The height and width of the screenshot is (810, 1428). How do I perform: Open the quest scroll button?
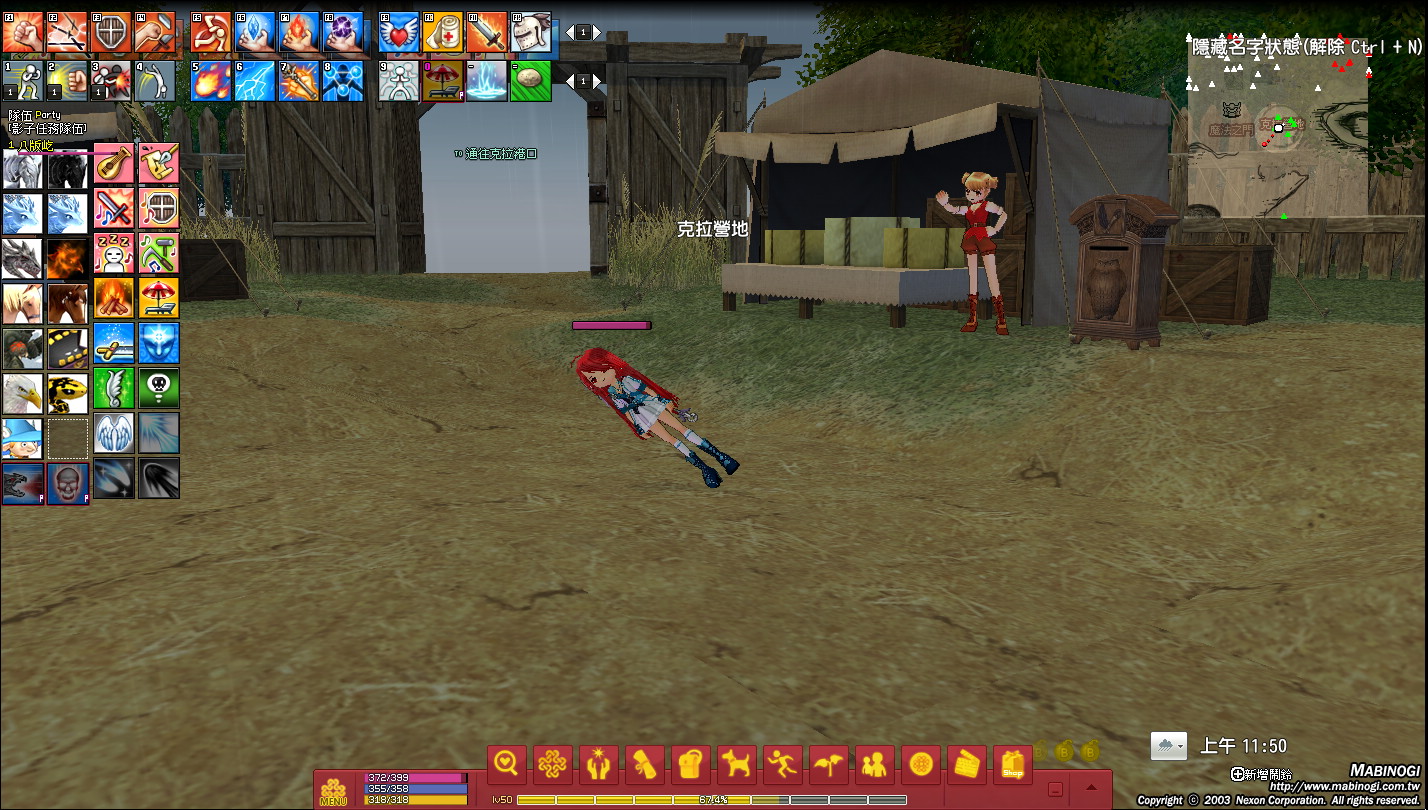click(645, 765)
